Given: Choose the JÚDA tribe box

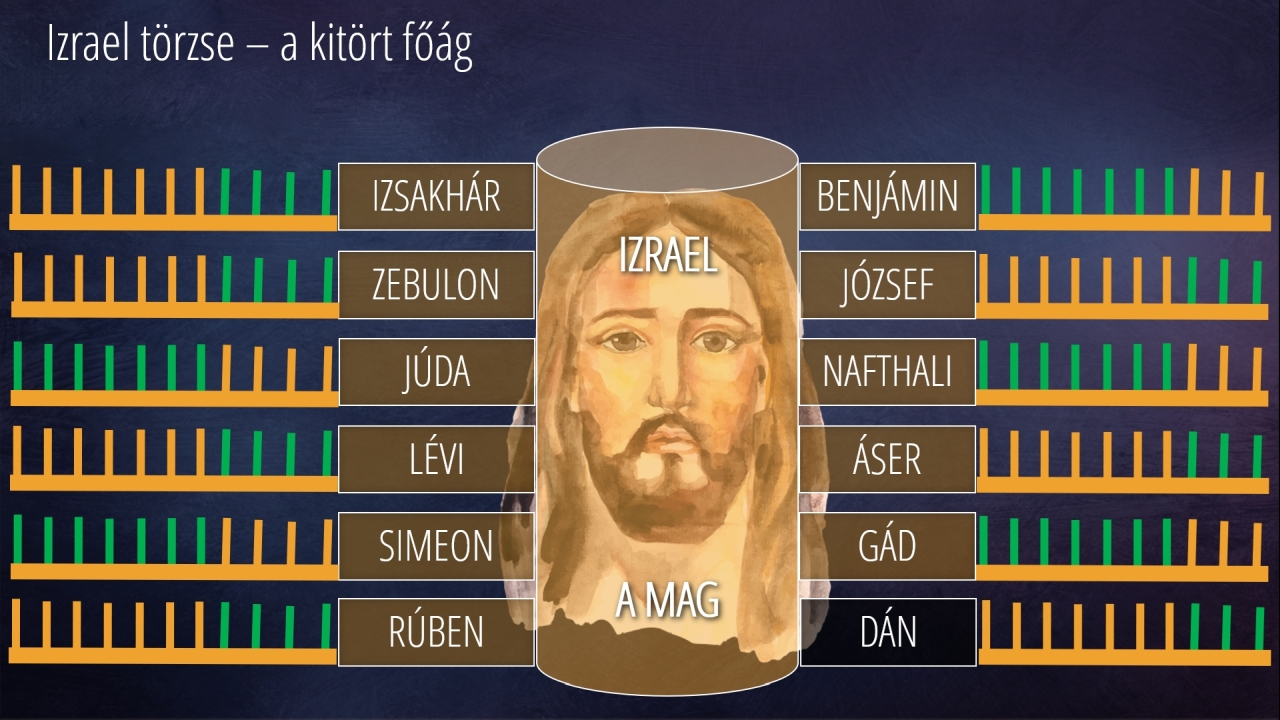Looking at the screenshot, I should click(x=436, y=372).
